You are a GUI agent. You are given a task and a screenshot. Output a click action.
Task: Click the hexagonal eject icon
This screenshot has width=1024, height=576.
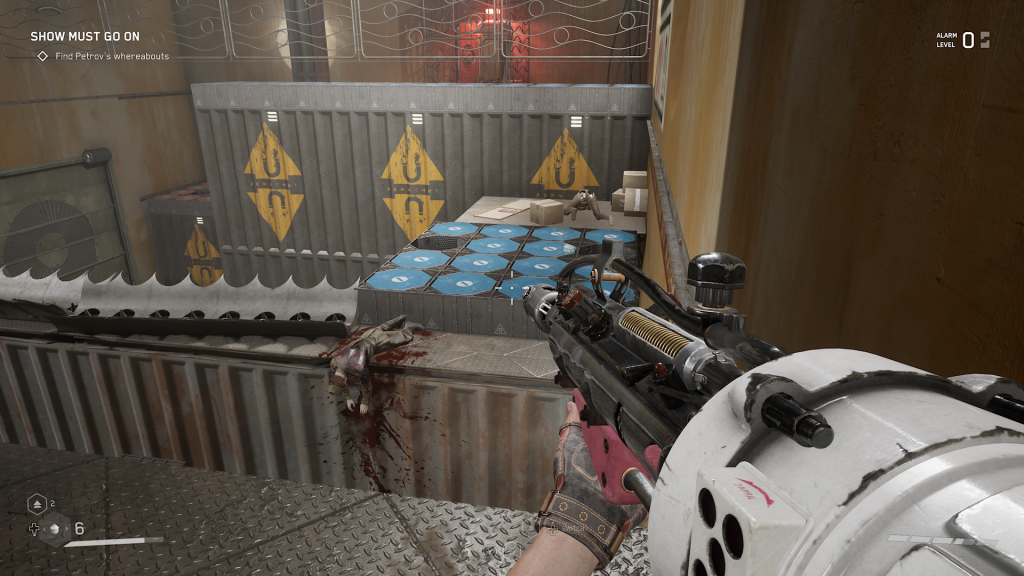[x=36, y=504]
